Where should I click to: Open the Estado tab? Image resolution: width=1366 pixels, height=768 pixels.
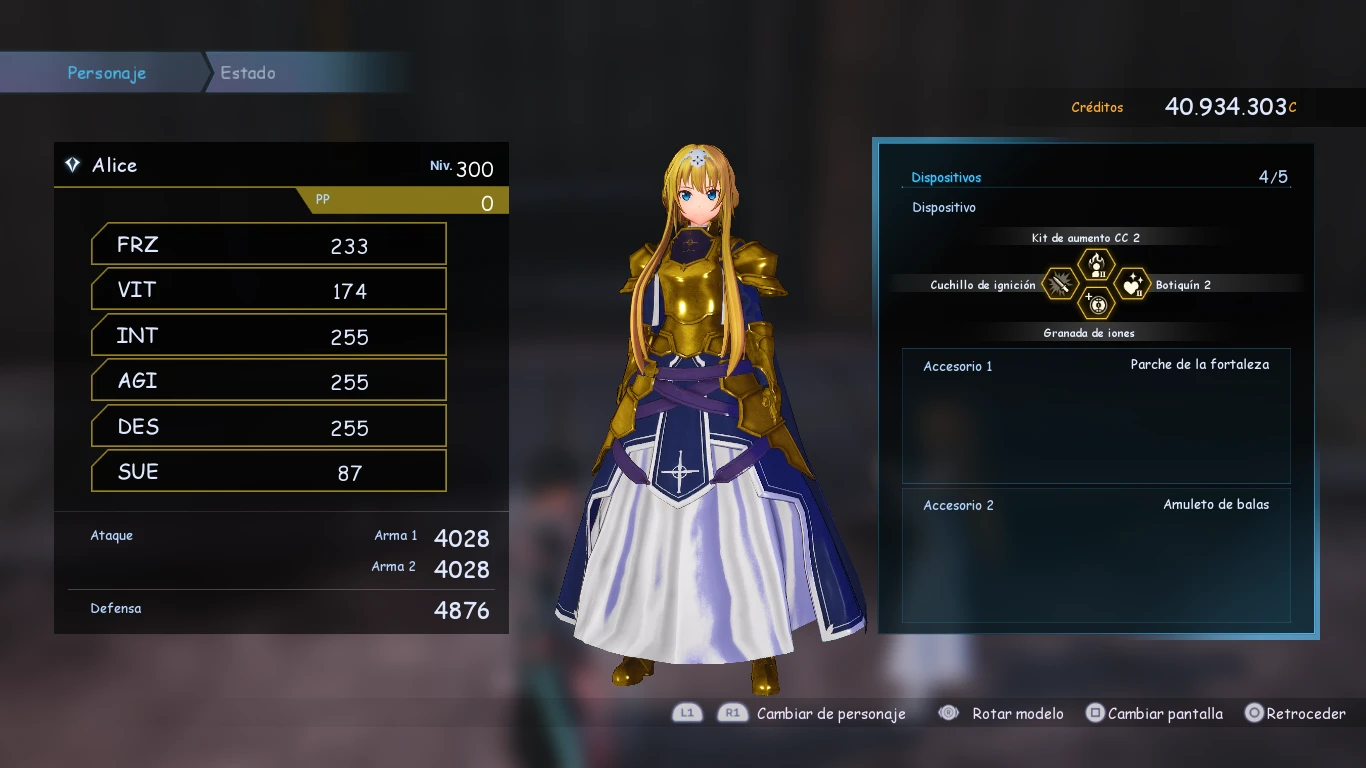pyautogui.click(x=248, y=73)
